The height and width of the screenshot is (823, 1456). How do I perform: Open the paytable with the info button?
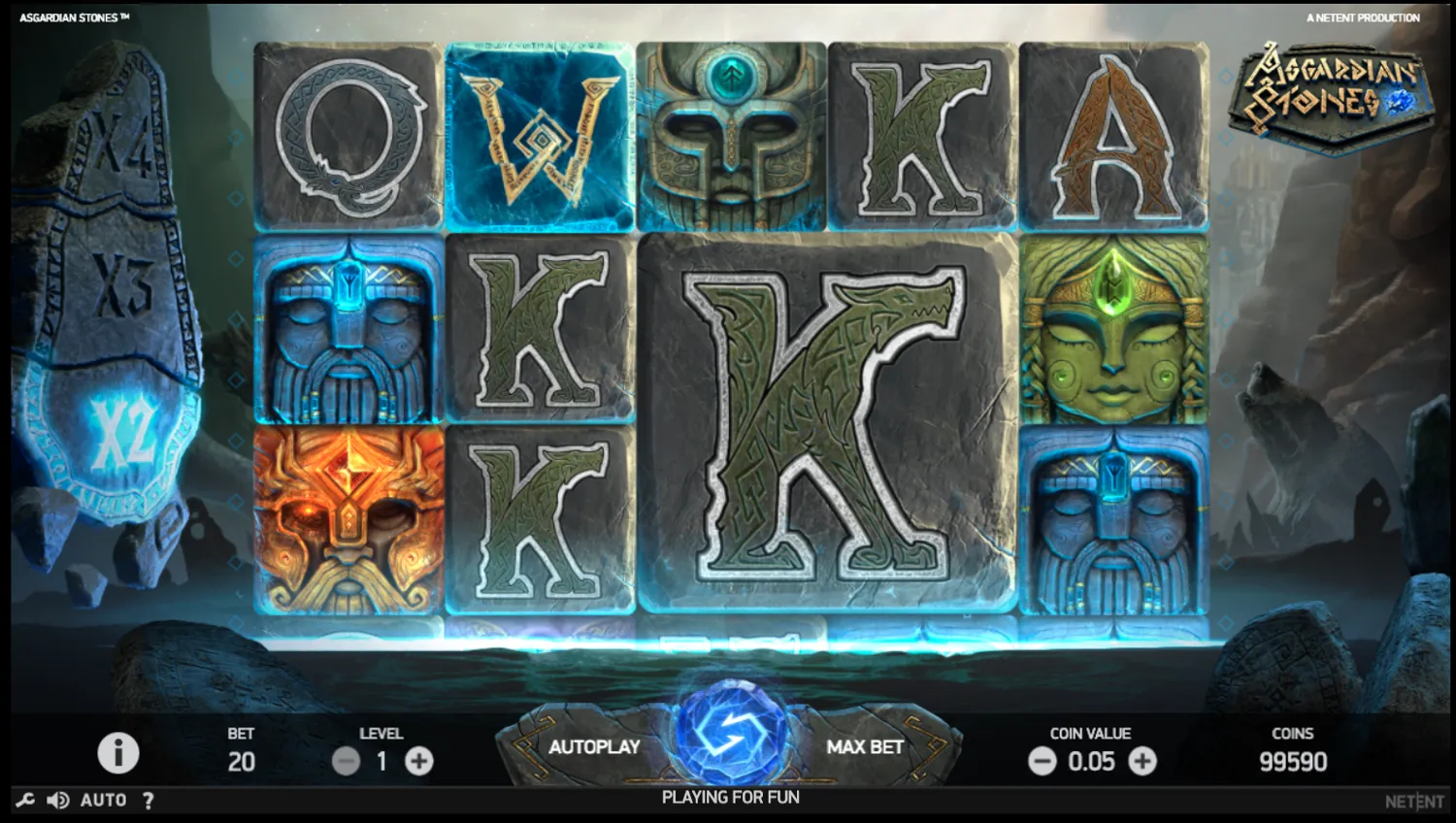[x=118, y=753]
